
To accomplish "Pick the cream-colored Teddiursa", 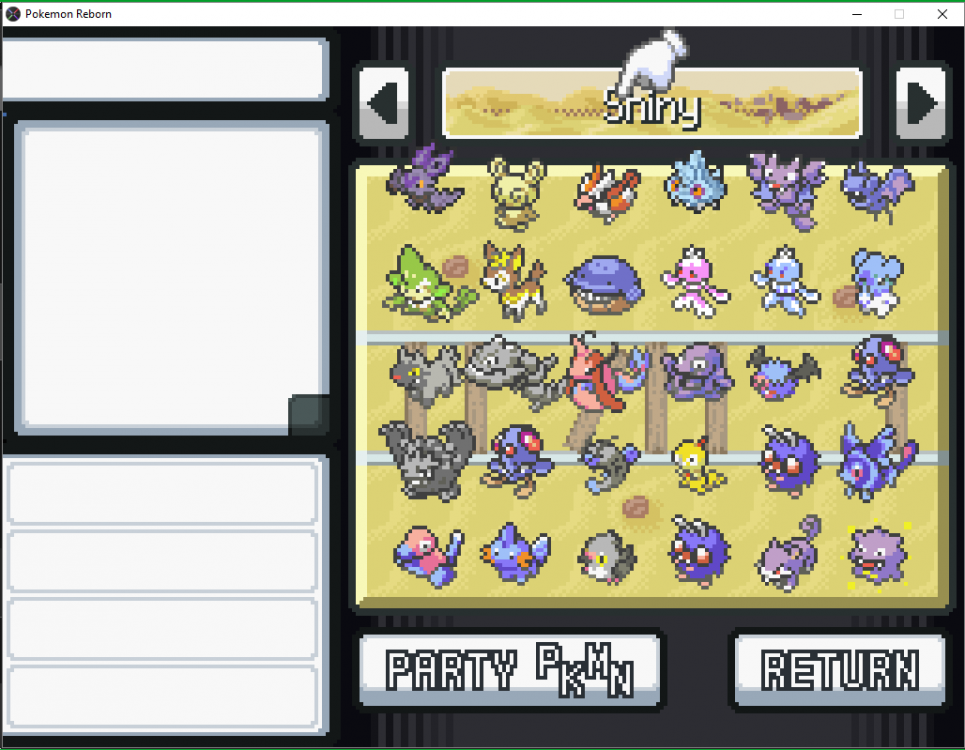I will pyautogui.click(x=516, y=188).
